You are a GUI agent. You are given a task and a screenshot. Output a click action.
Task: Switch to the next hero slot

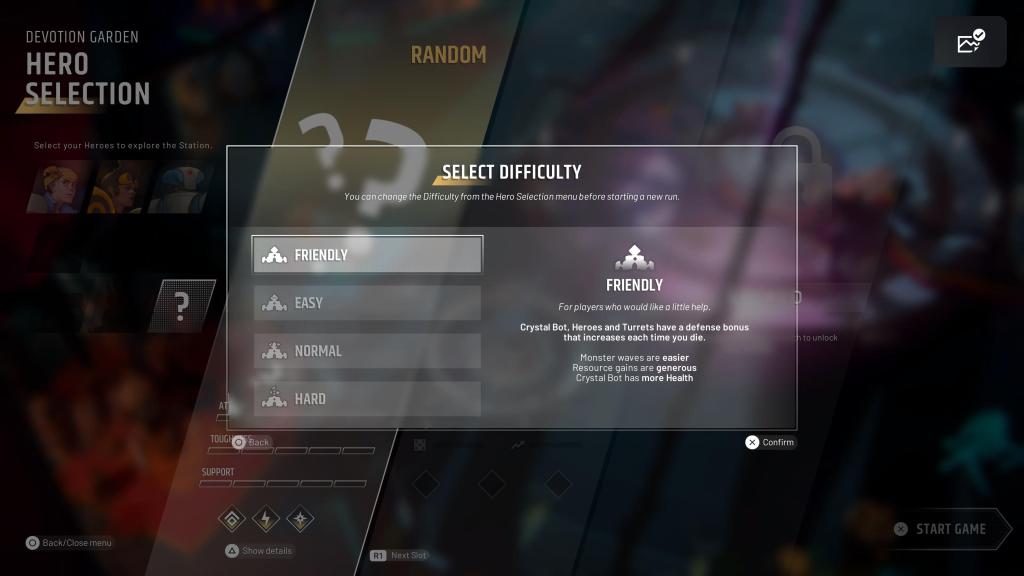[399, 555]
